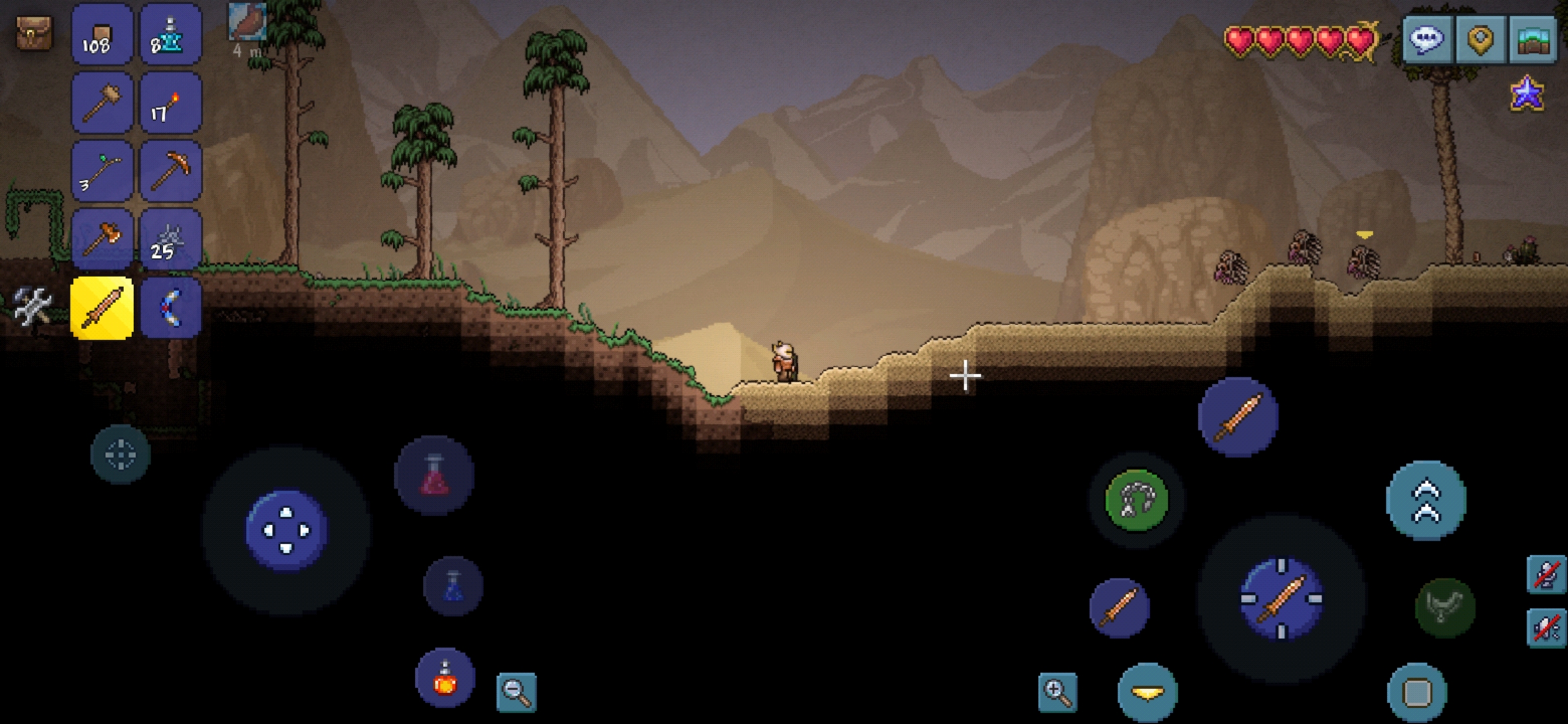Choose the torch slot with 17
The height and width of the screenshot is (724, 1568).
point(170,104)
